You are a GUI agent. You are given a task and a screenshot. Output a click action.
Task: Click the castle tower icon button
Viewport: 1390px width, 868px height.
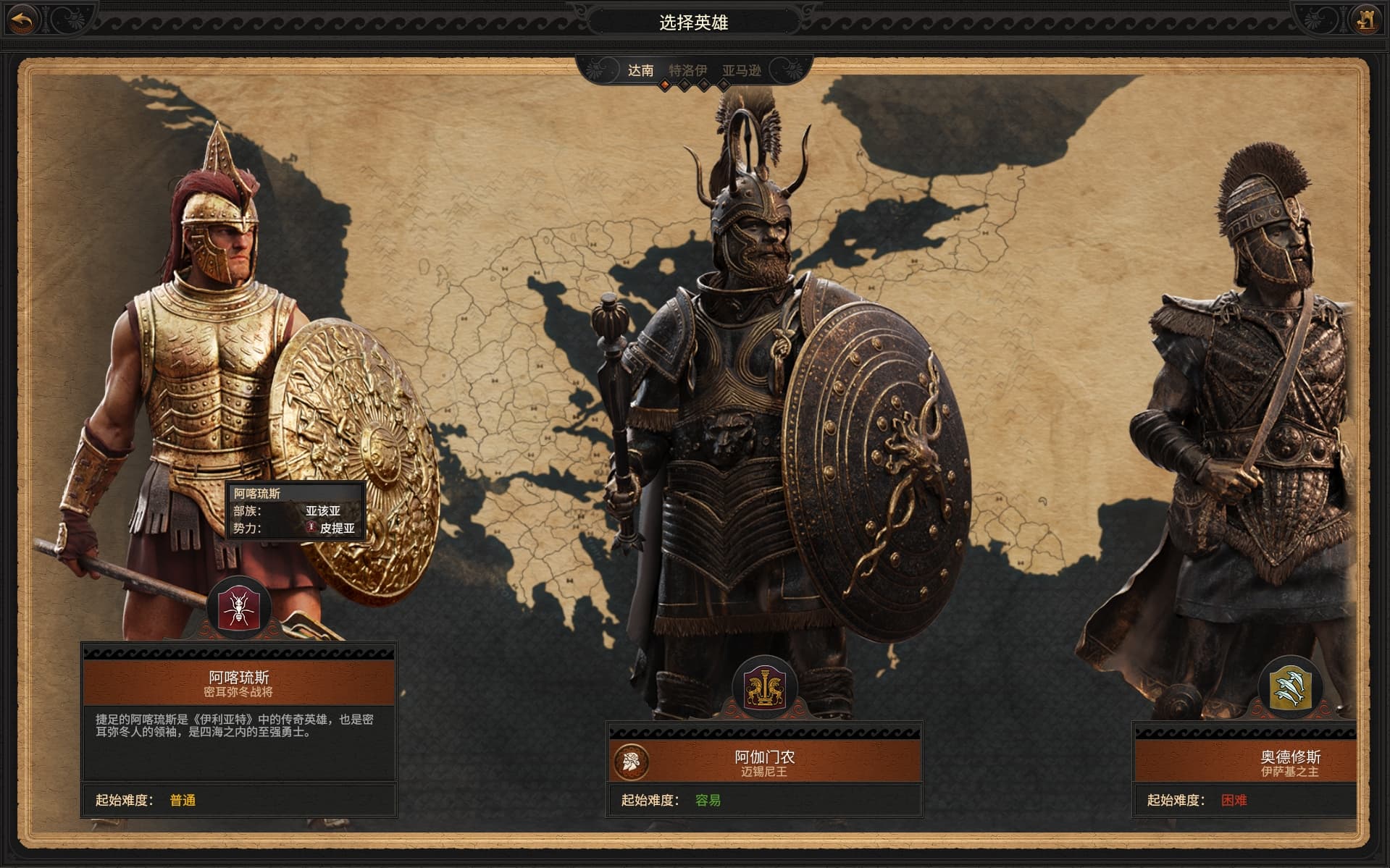[x=1367, y=20]
